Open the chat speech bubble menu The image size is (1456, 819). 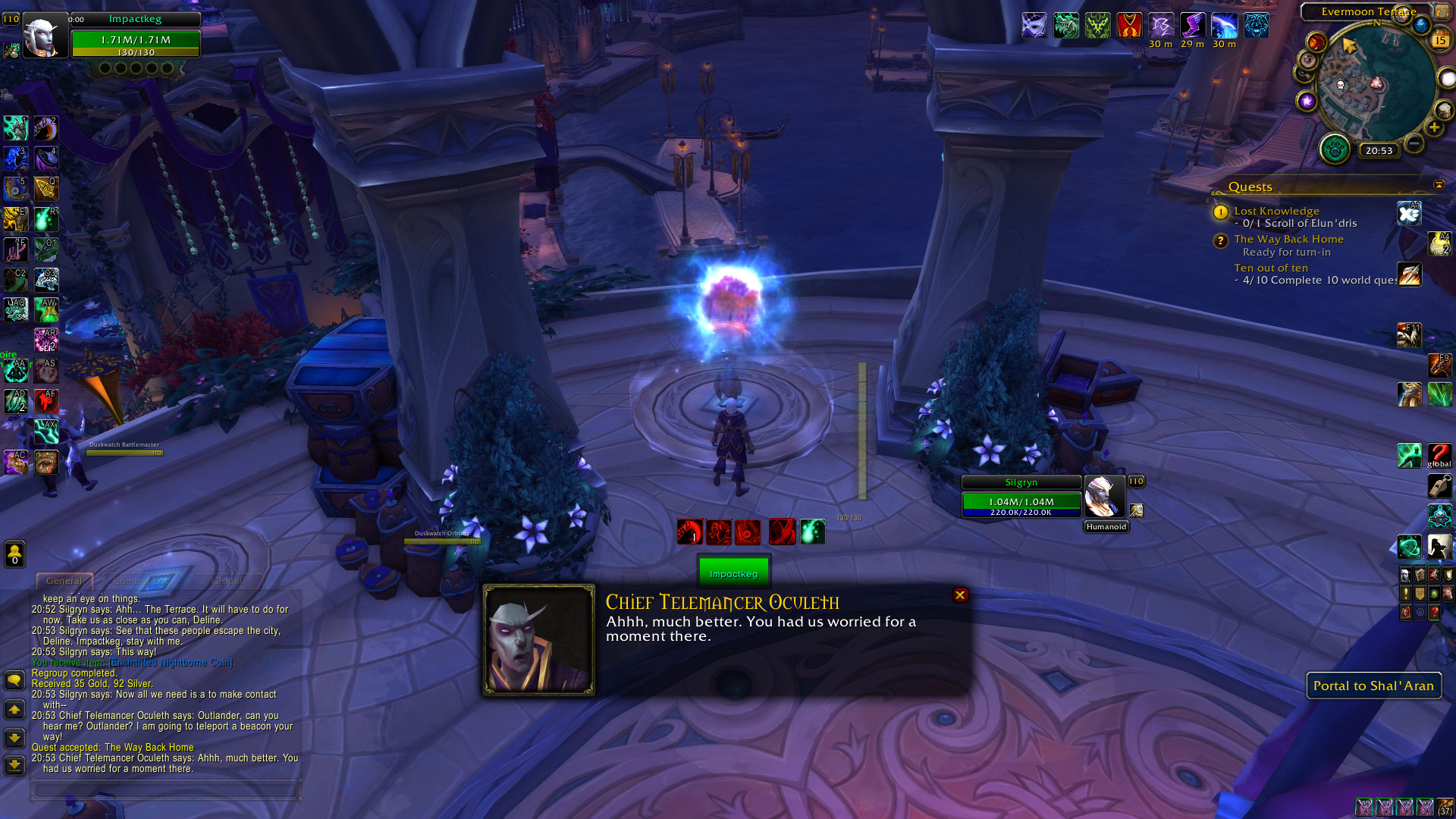point(14,679)
